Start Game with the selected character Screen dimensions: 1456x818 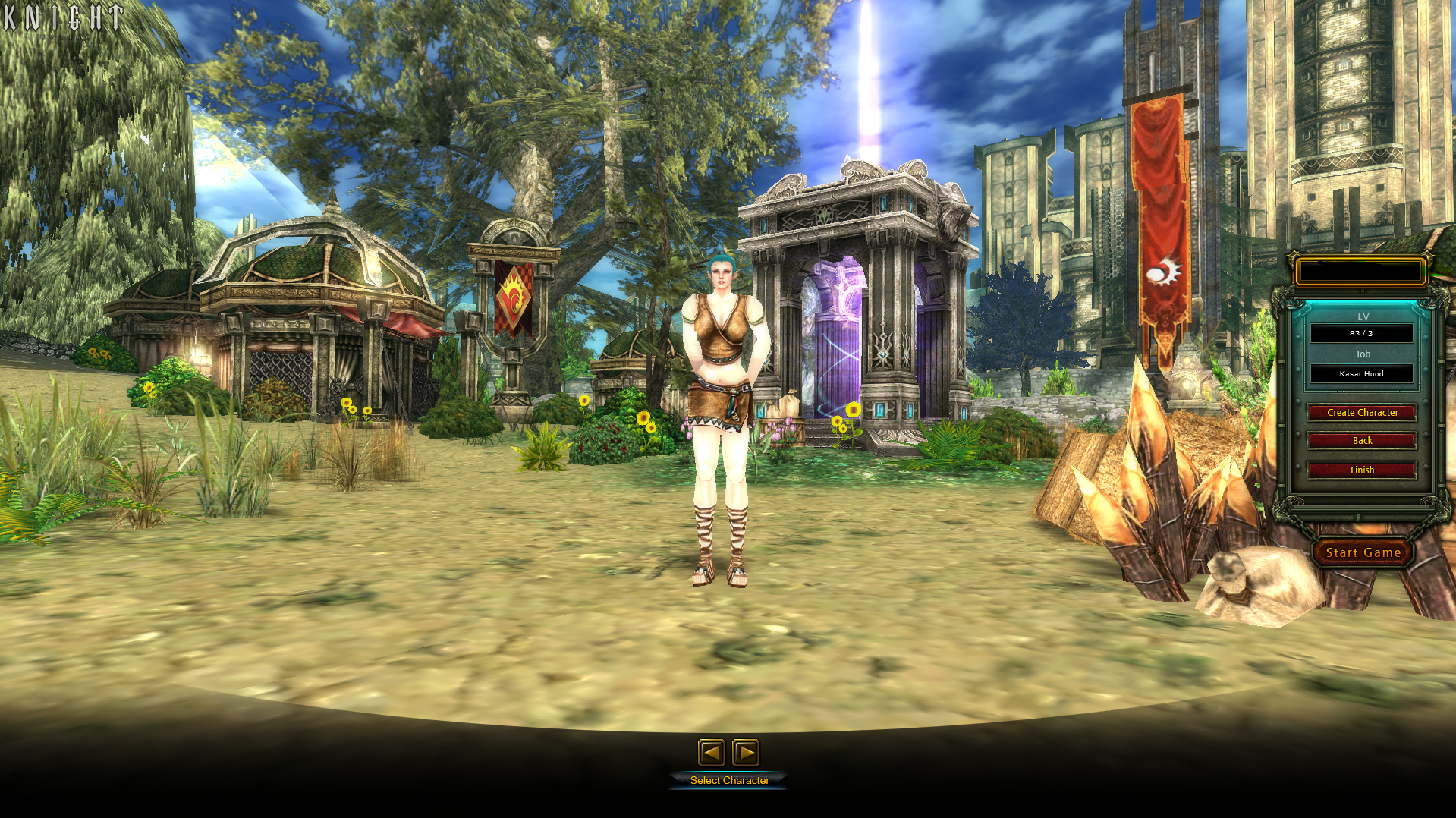pos(1363,553)
